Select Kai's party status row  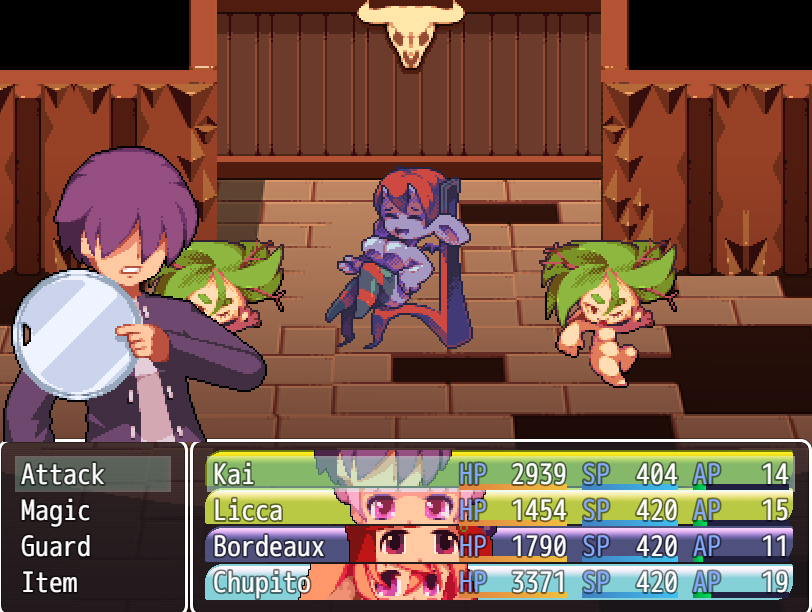click(500, 473)
